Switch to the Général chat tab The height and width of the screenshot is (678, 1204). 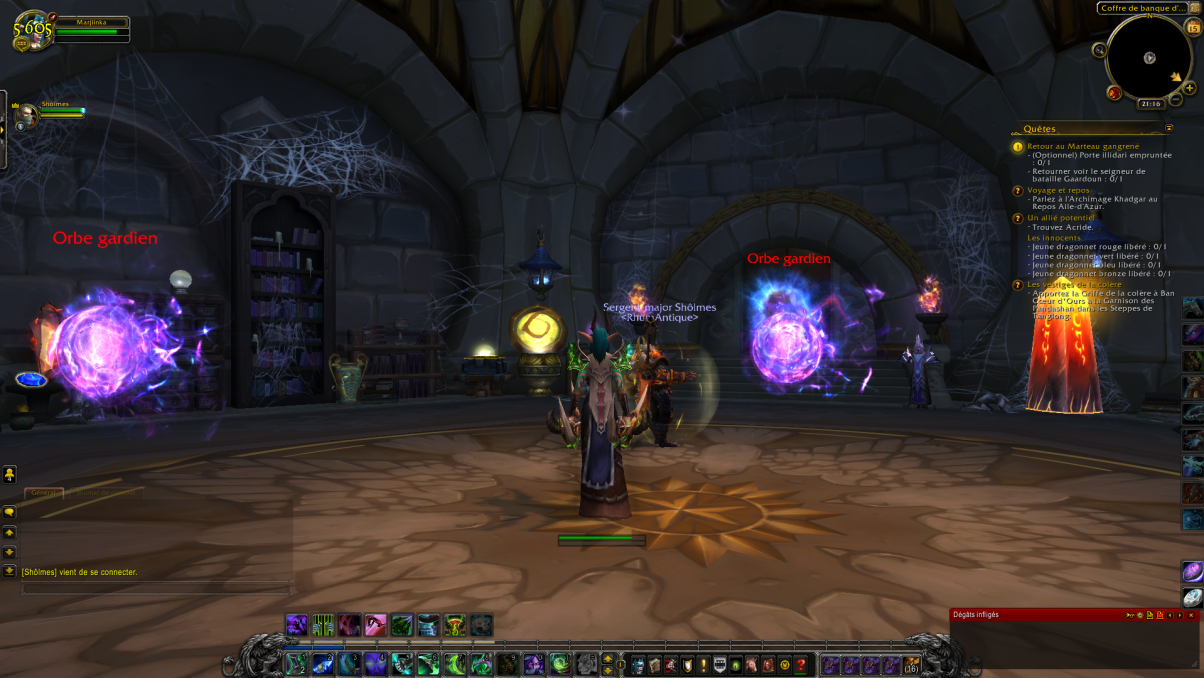(44, 493)
